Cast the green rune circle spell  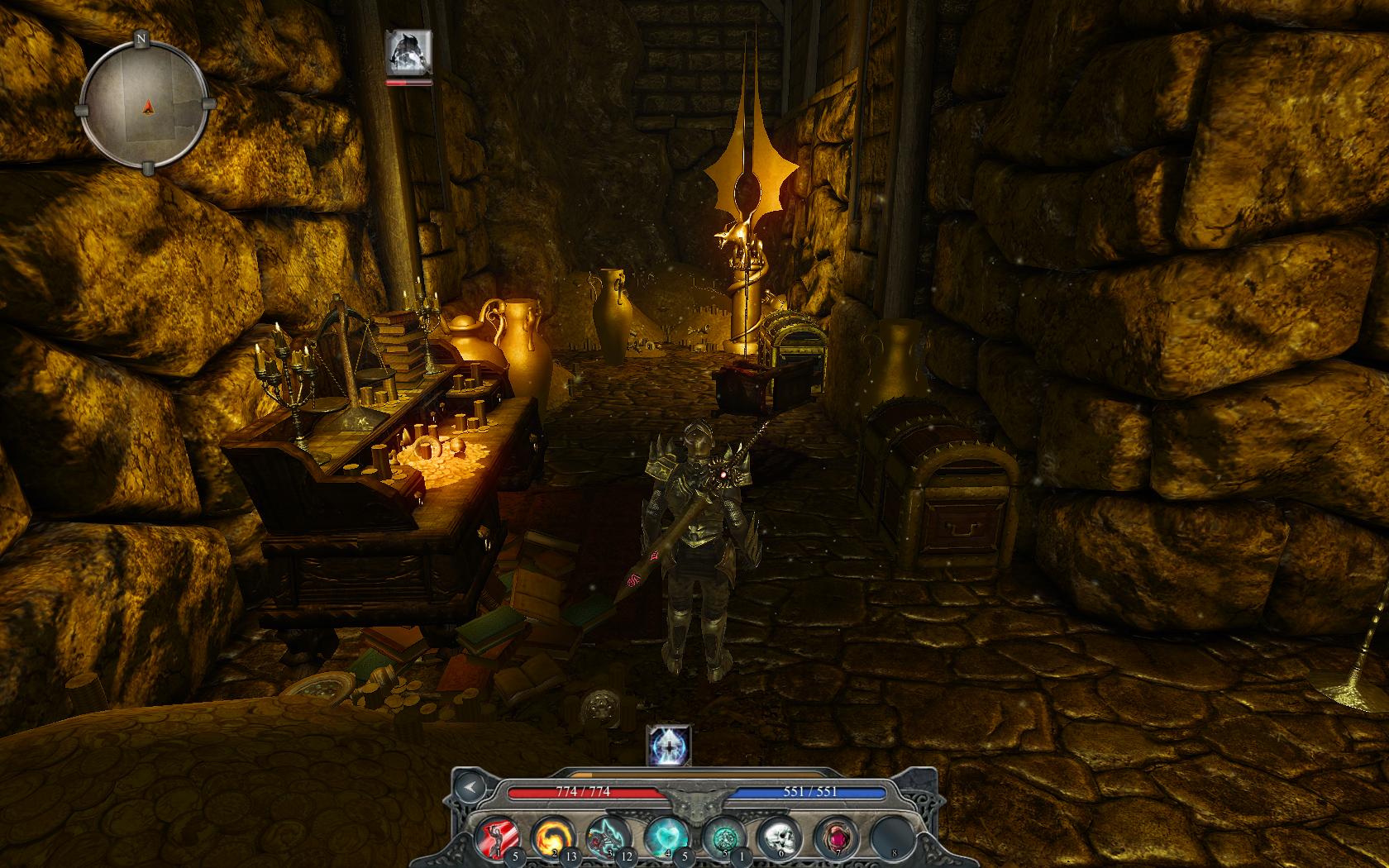click(x=721, y=835)
